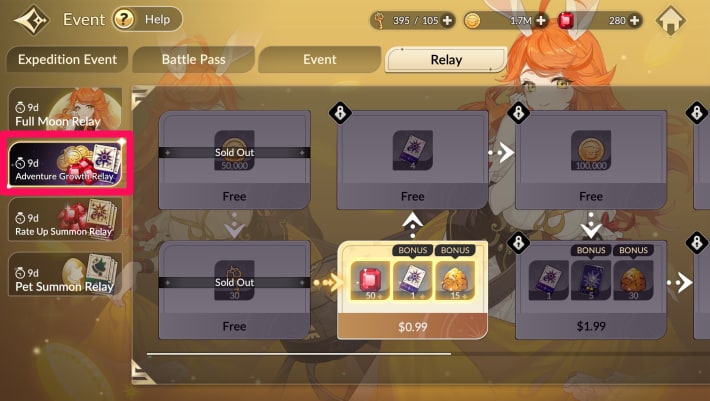The width and height of the screenshot is (710, 401).
Task: Click the horizontal scrollbar under the rewards
Action: [x=298, y=353]
